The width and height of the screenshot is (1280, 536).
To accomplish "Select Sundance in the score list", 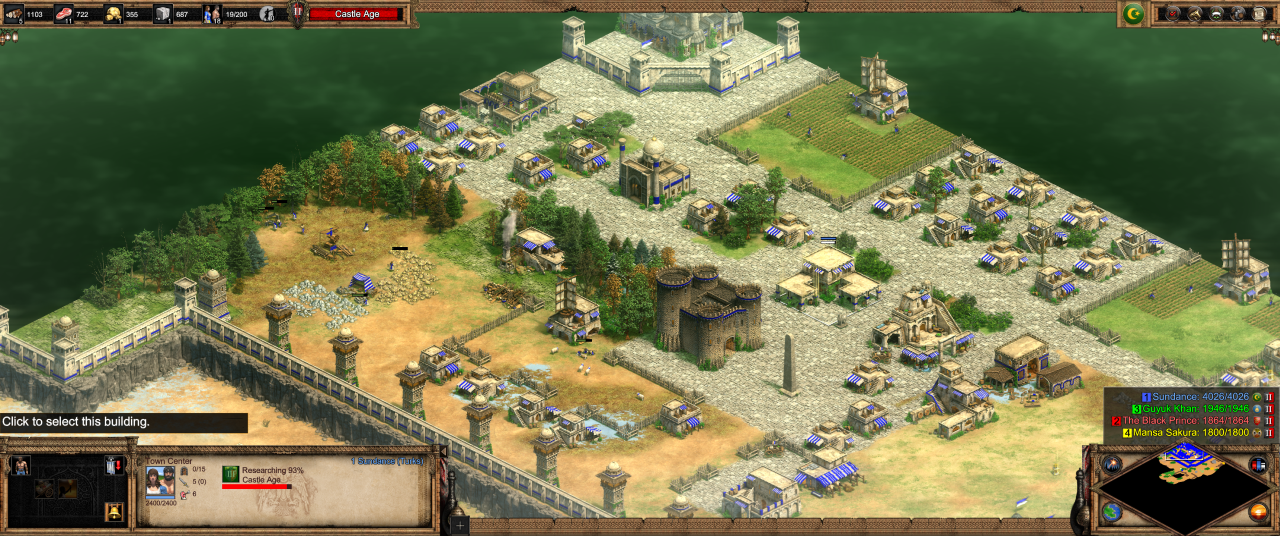I will (x=1194, y=397).
